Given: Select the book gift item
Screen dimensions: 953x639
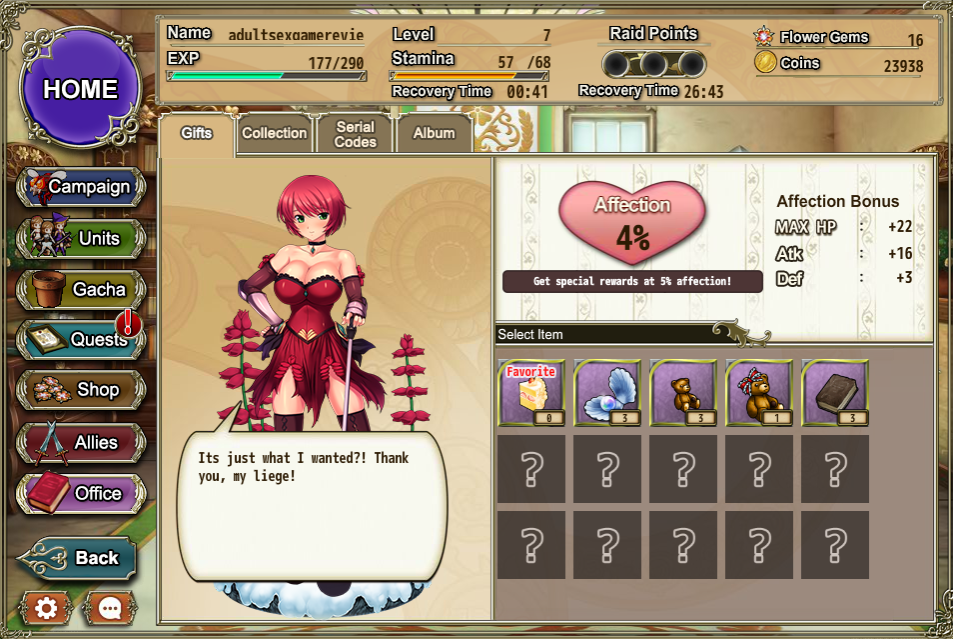Looking at the screenshot, I should [x=835, y=393].
